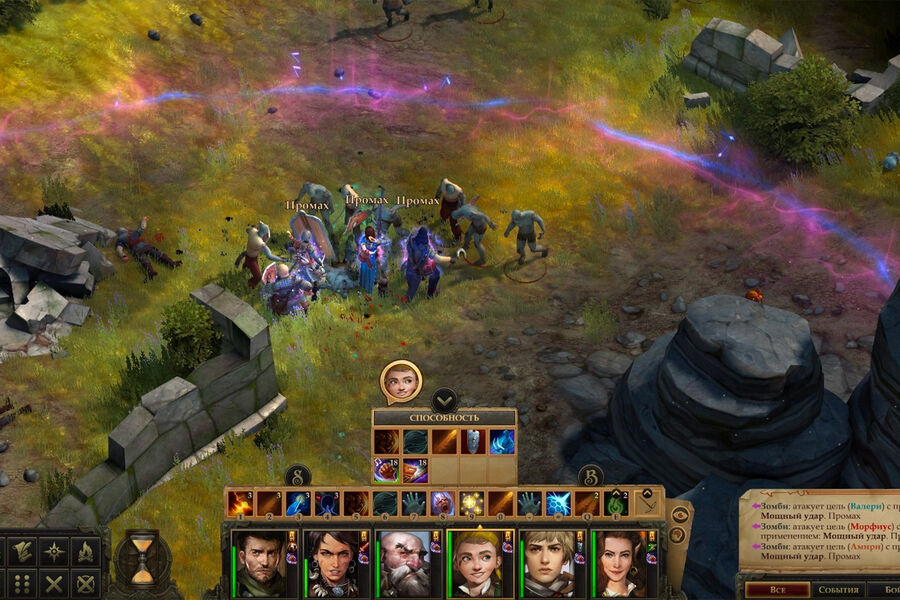This screenshot has width=900, height=600.
Task: Select the bearded dwarf party portrait
Action: tap(404, 563)
